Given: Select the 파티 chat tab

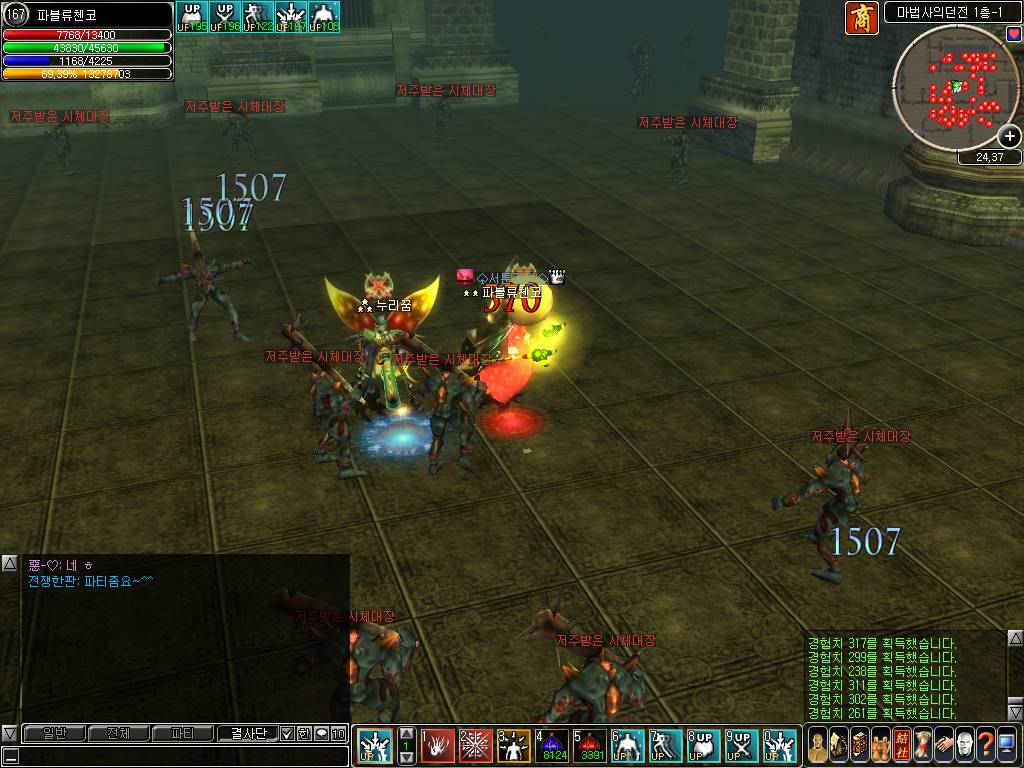Looking at the screenshot, I should pos(182,733).
